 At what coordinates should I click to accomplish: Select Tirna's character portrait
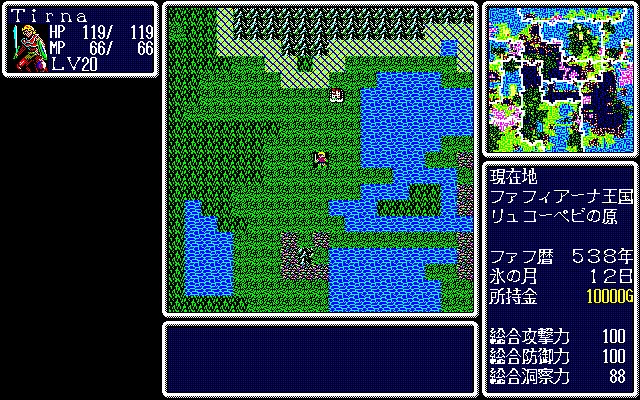point(28,46)
